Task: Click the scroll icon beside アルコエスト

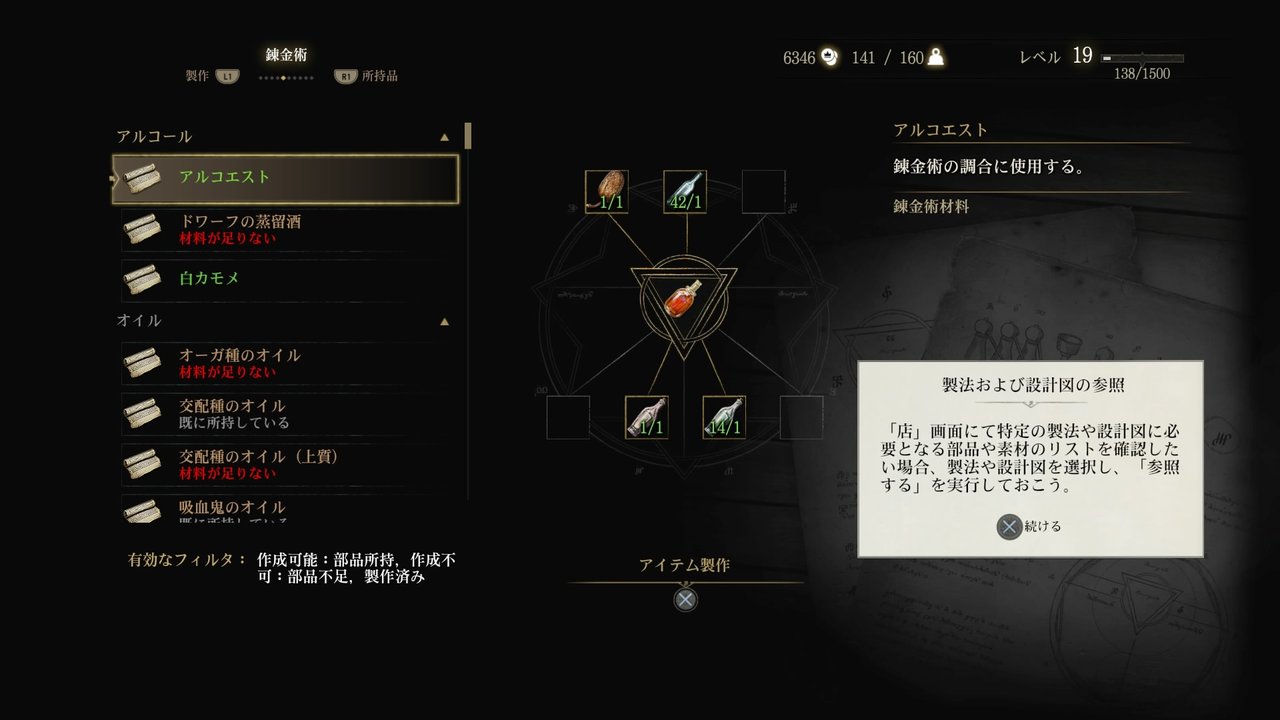Action: coord(143,176)
